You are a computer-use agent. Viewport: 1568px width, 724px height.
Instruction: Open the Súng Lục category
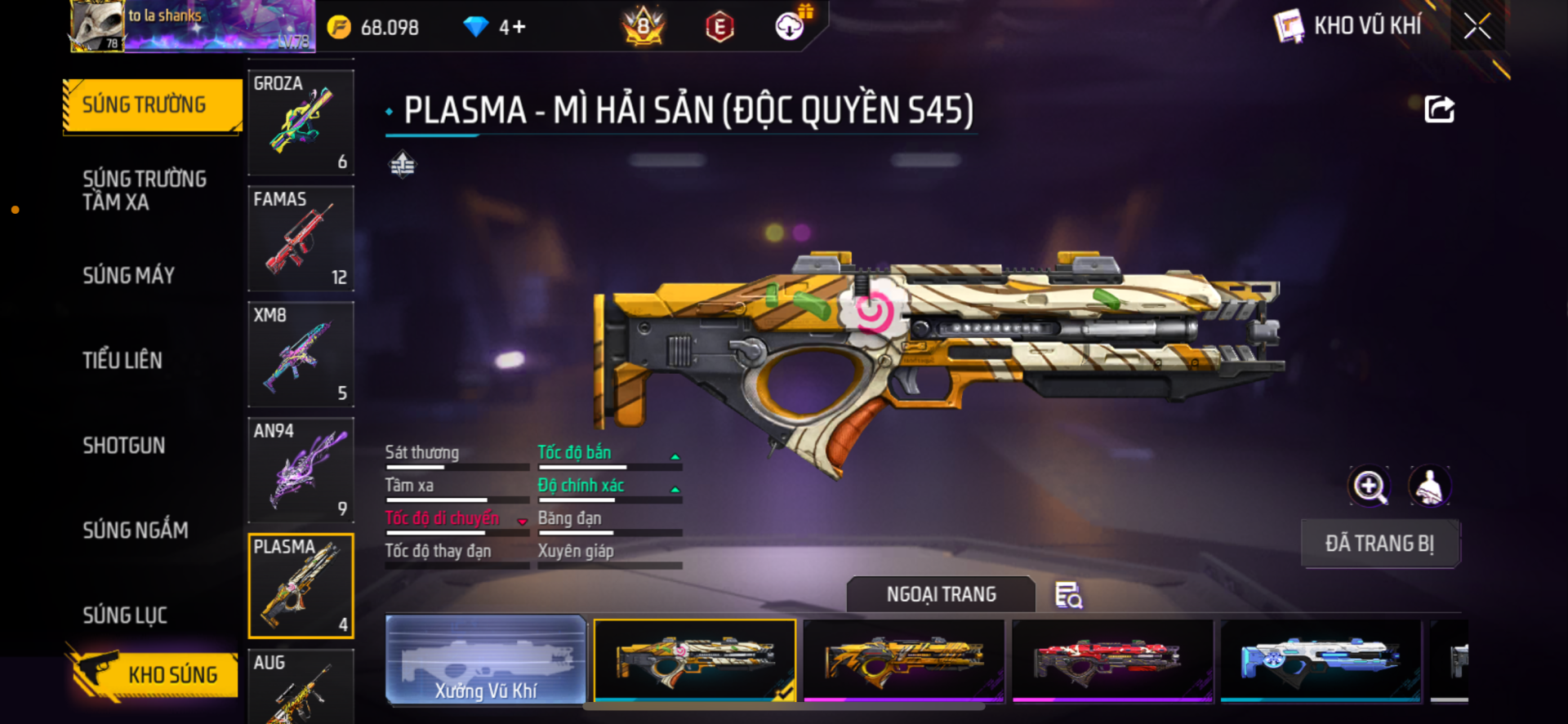125,615
